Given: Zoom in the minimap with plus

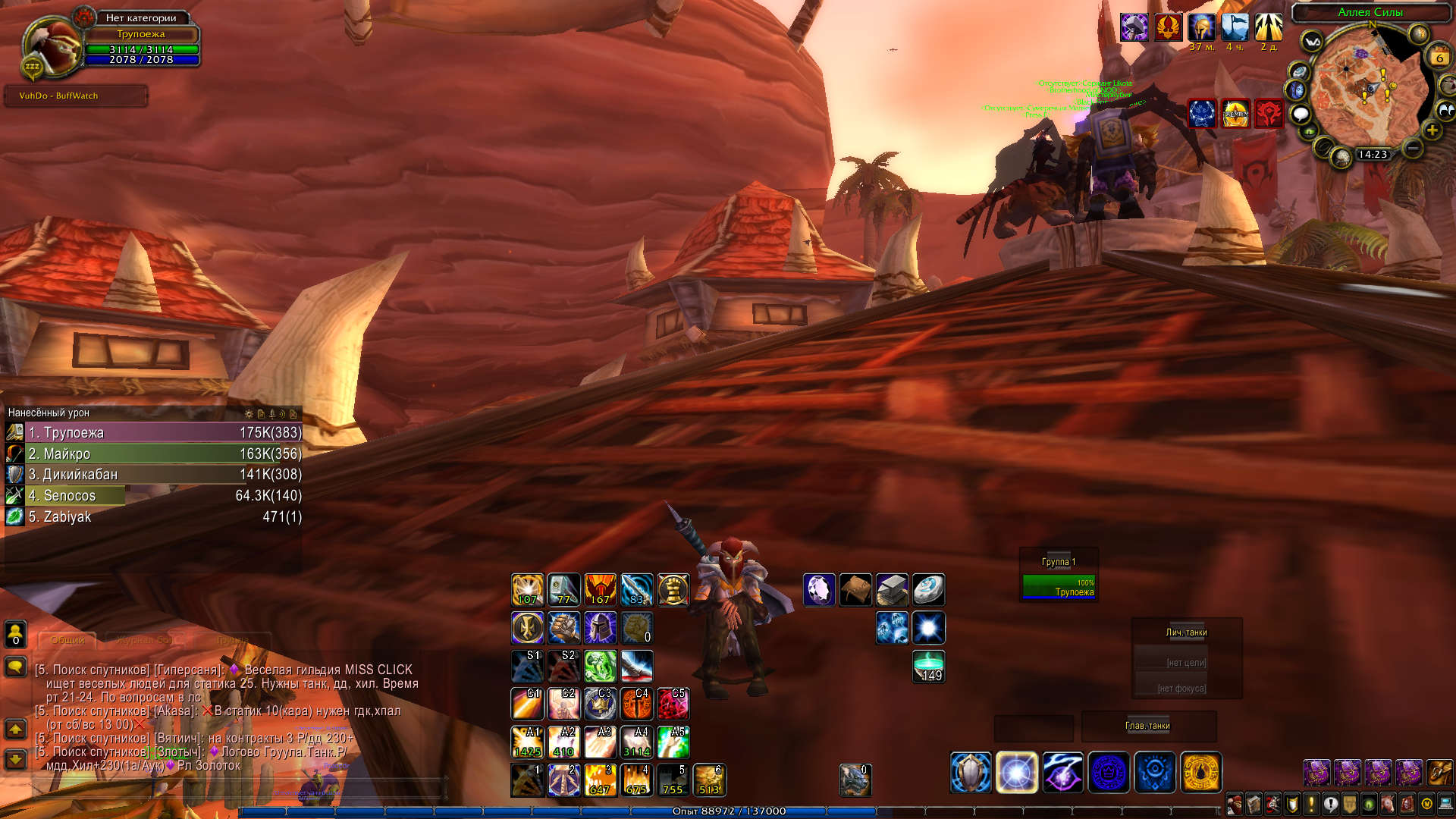Looking at the screenshot, I should (x=1432, y=130).
